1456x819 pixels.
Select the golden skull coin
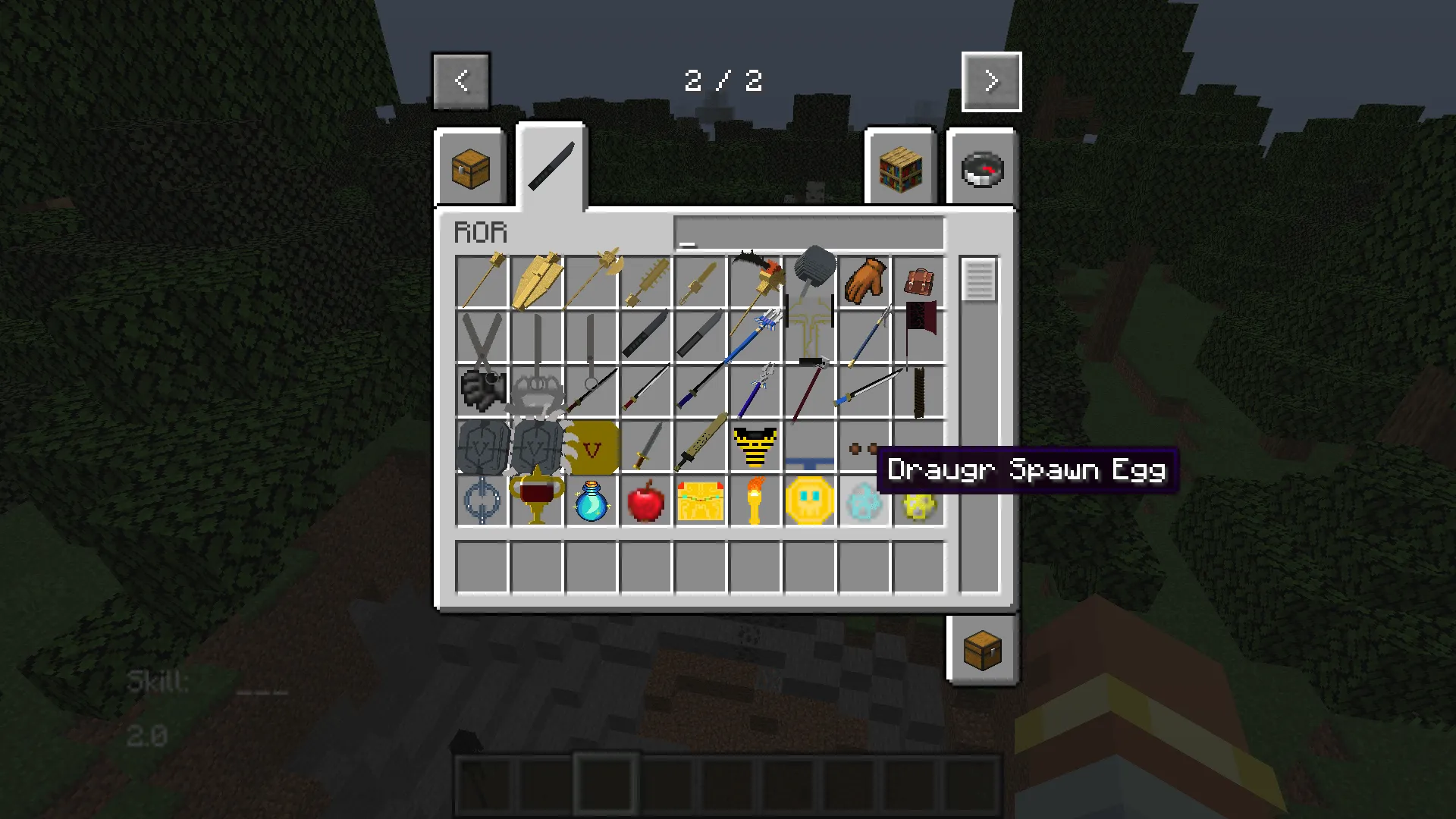tap(810, 501)
